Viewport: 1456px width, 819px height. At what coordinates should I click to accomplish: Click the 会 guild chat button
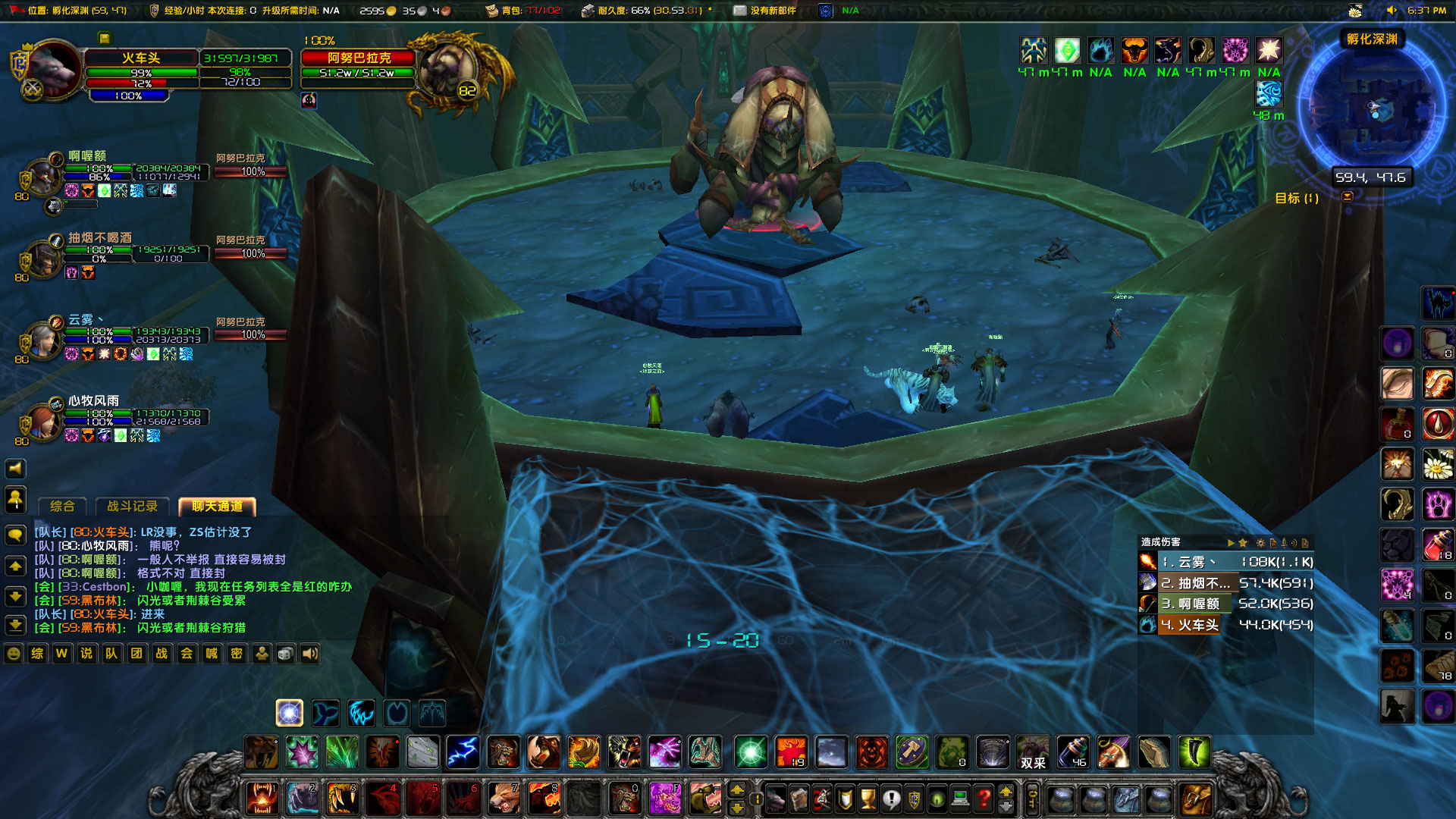187,654
